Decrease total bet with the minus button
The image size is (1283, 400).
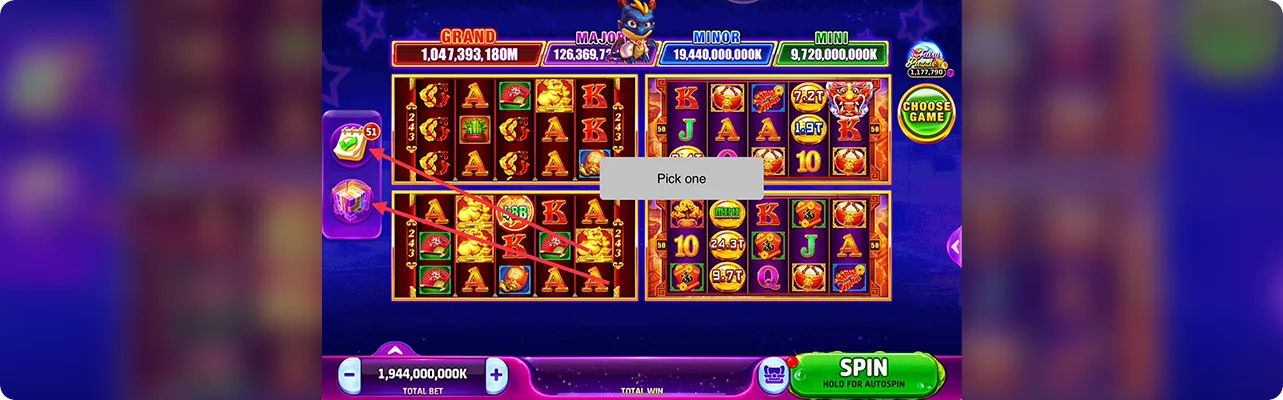(350, 376)
